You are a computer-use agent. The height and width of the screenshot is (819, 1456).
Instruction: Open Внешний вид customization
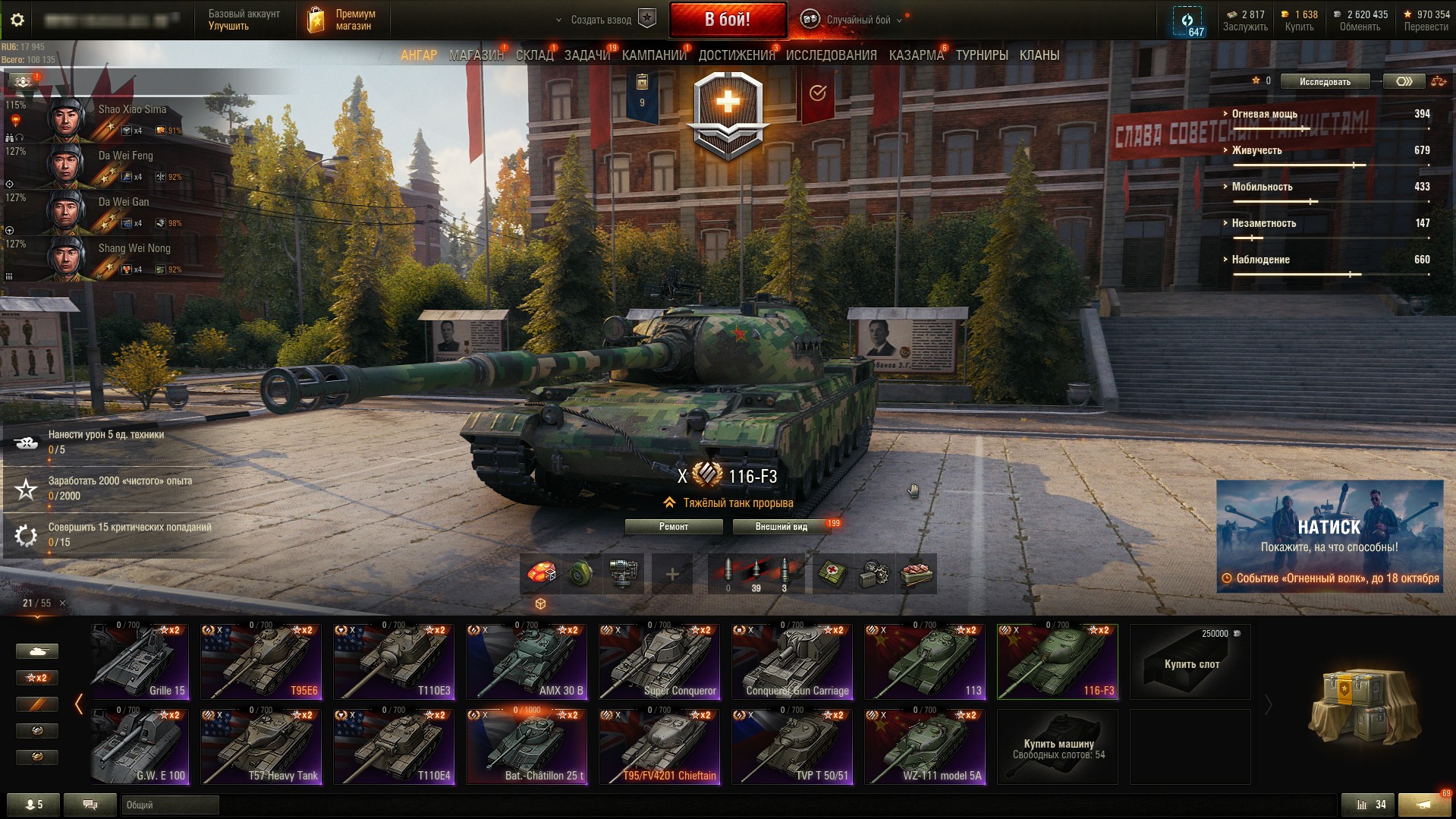[x=781, y=527]
